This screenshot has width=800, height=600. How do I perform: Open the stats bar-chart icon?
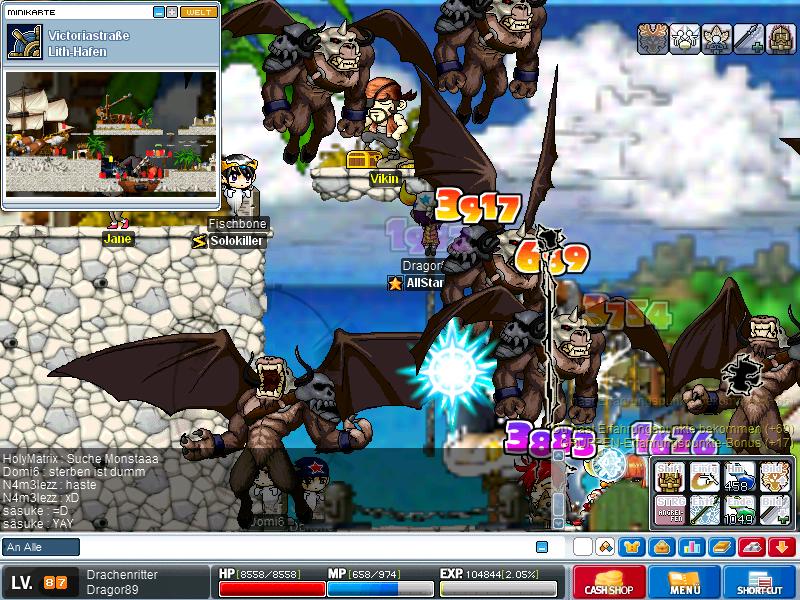click(x=690, y=547)
